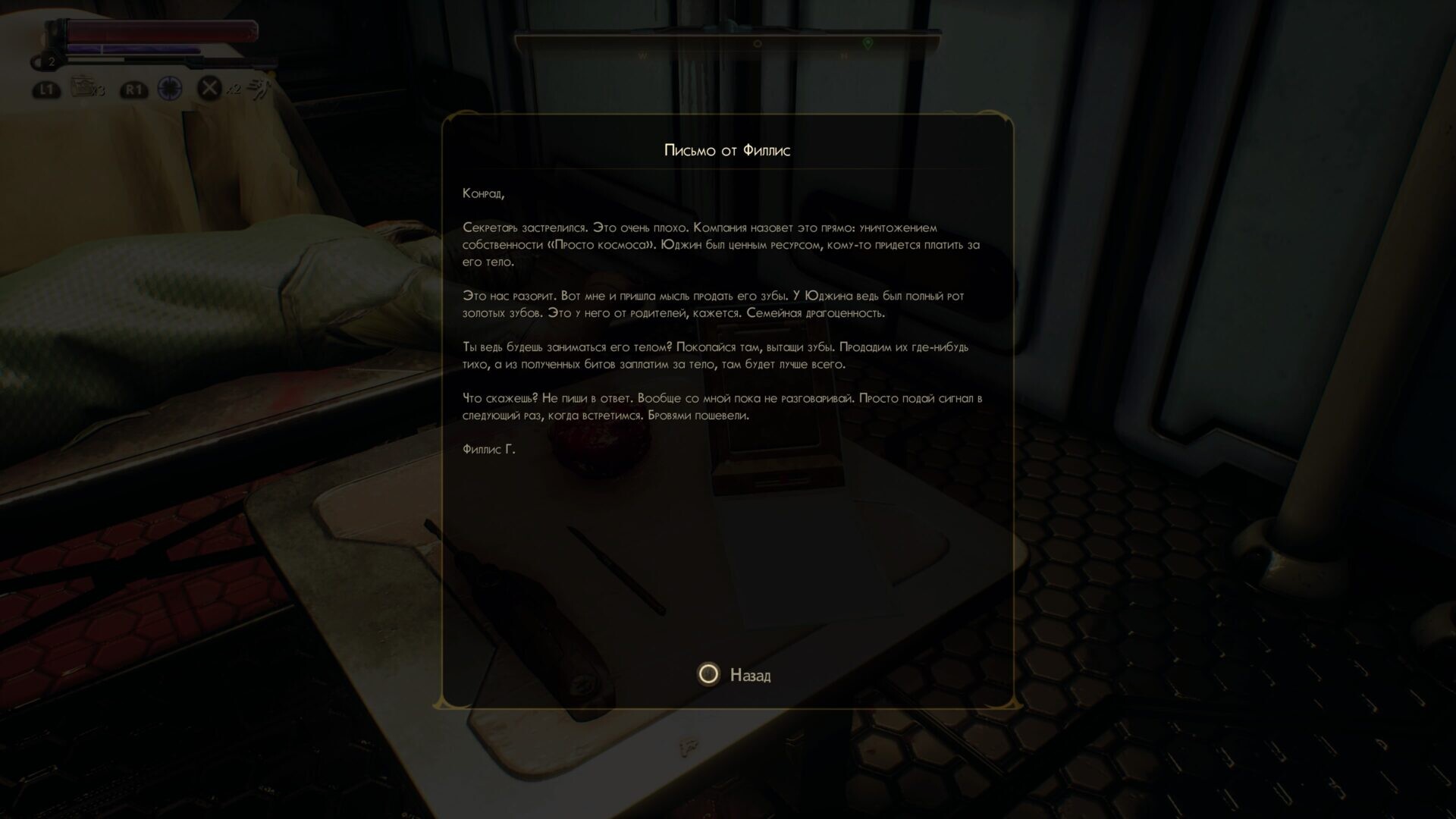Select the medical inhaler icon
This screenshot has width=1456, height=819.
coord(82,87)
